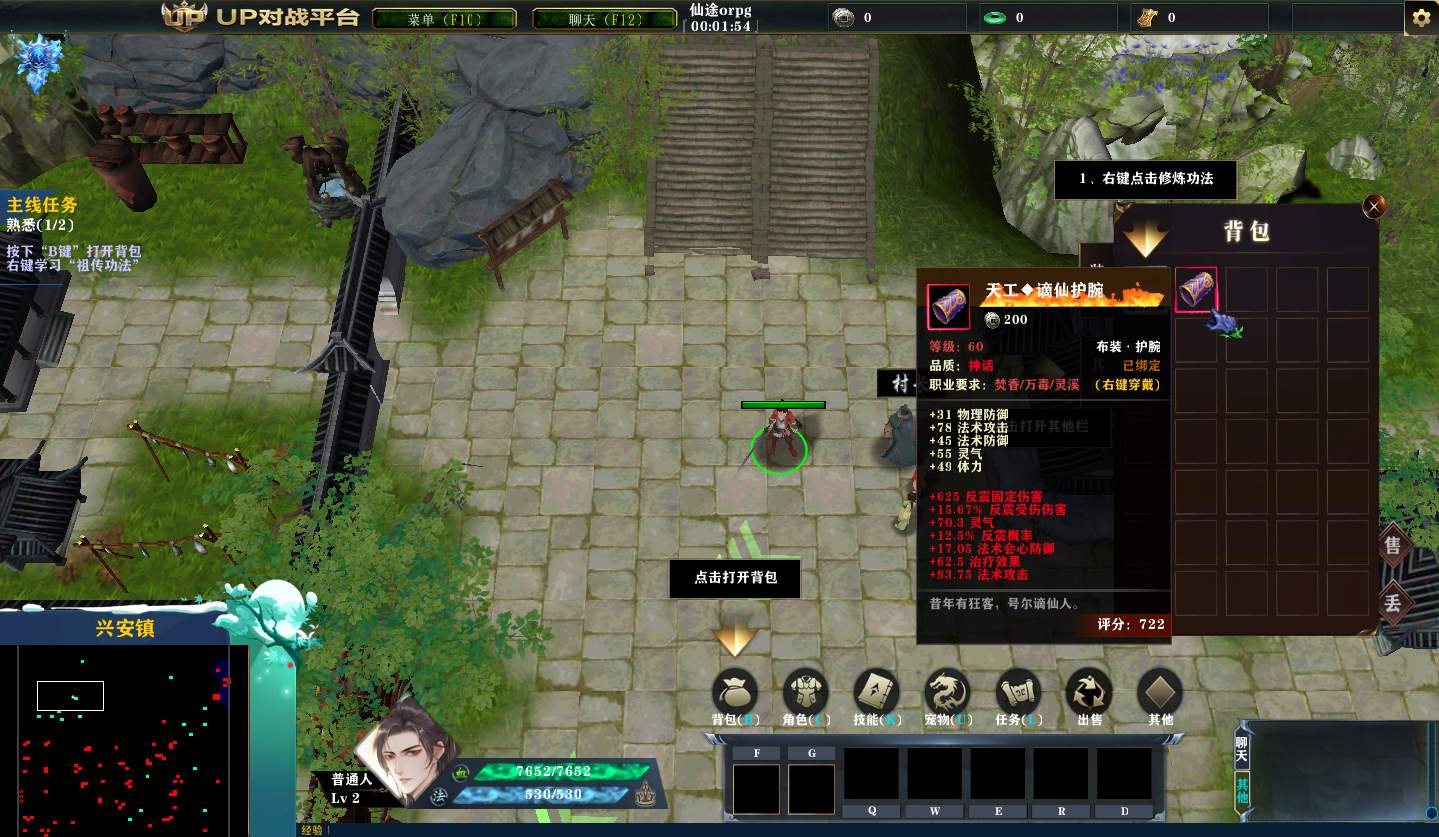Open the 宠物 pet panel
The width and height of the screenshot is (1439, 837).
(x=947, y=693)
